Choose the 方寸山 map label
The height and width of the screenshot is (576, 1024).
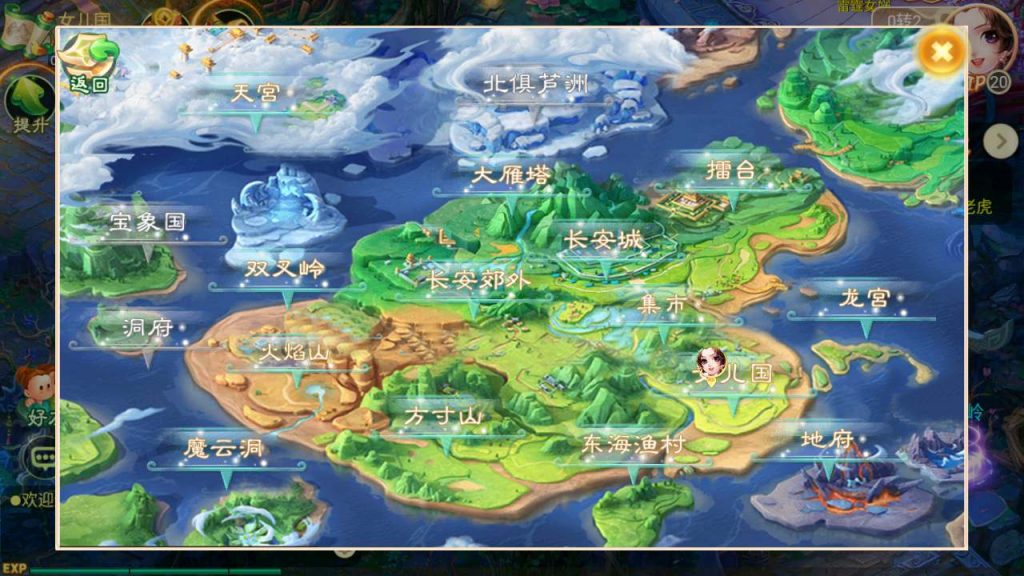(x=443, y=416)
